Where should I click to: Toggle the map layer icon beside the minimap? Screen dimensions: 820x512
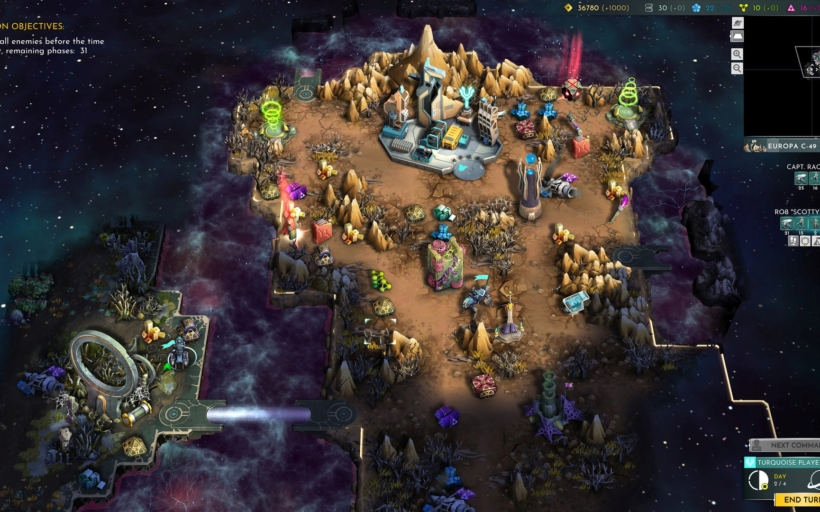[737, 36]
